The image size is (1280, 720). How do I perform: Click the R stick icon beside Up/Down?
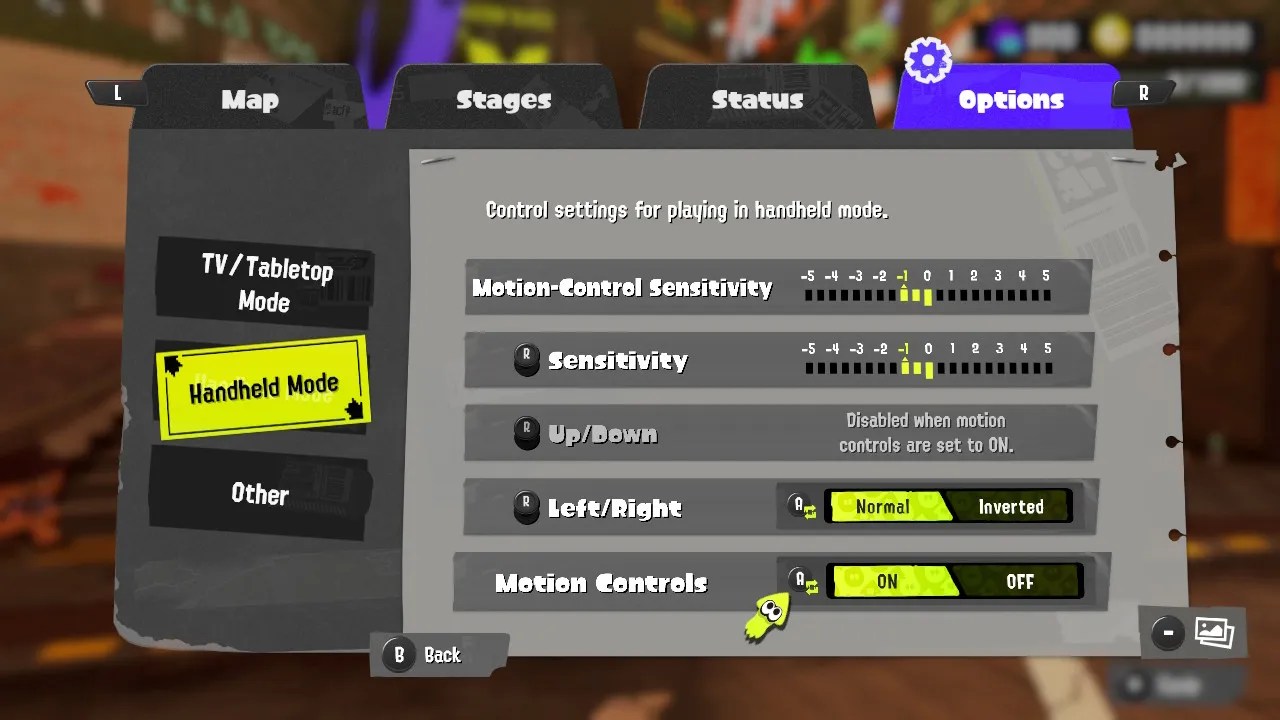527,433
